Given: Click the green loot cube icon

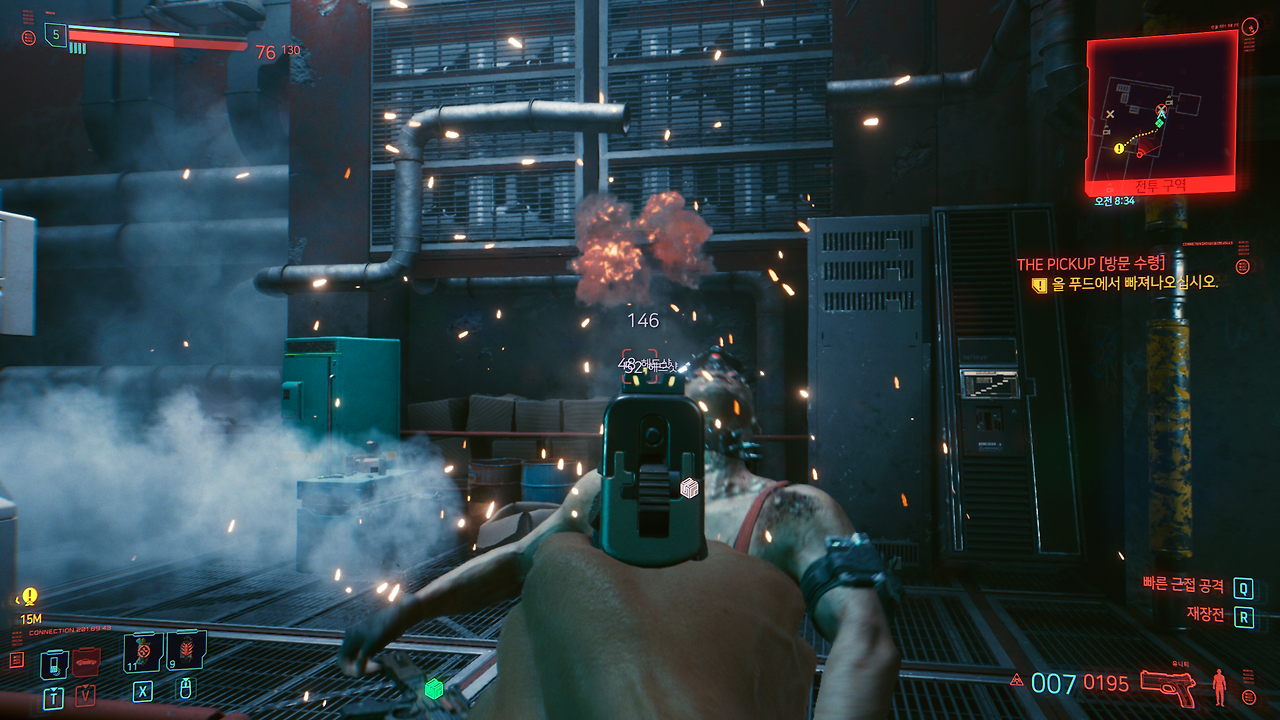Looking at the screenshot, I should pos(435,687).
